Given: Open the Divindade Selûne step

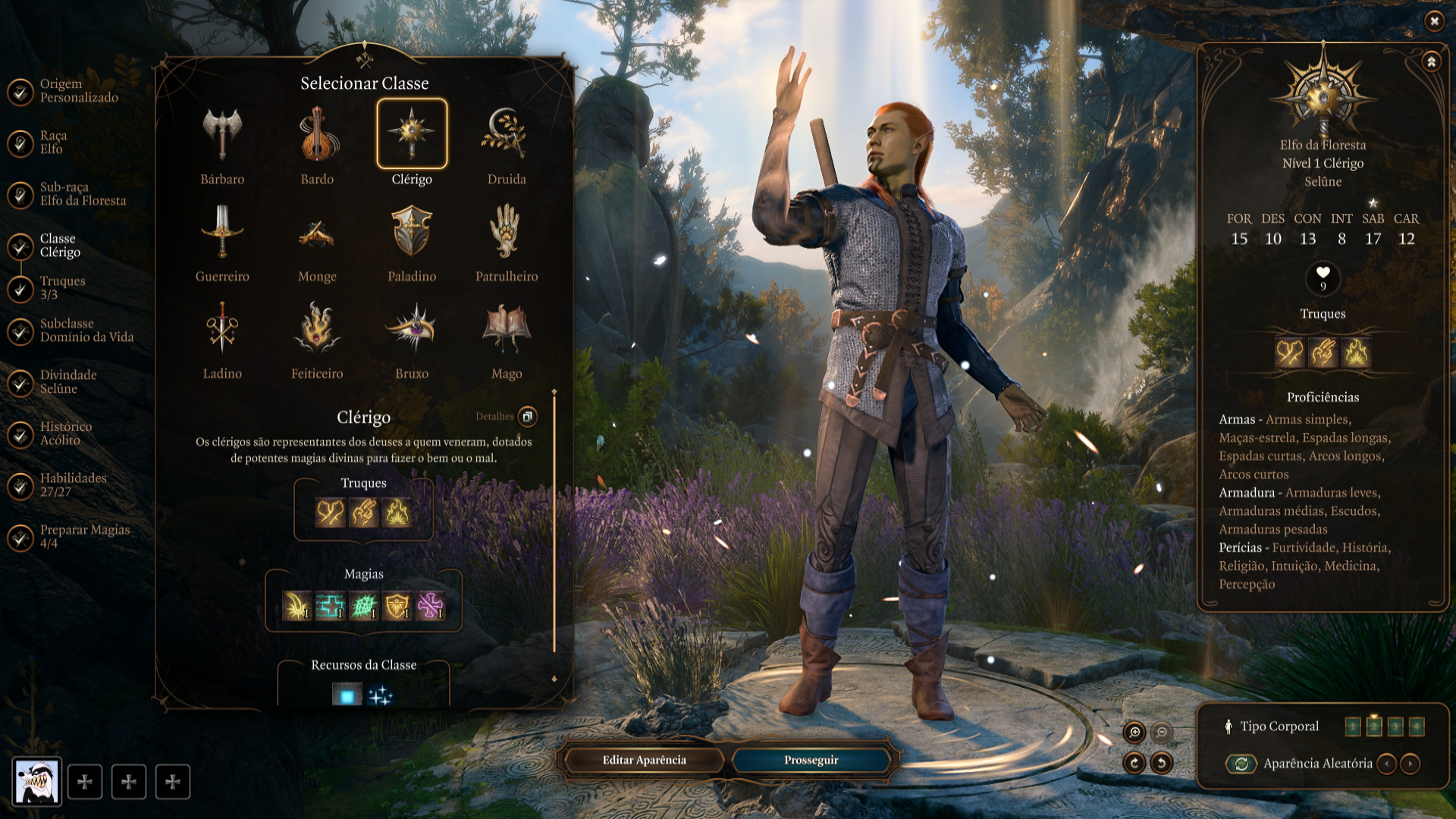Looking at the screenshot, I should click(x=67, y=381).
